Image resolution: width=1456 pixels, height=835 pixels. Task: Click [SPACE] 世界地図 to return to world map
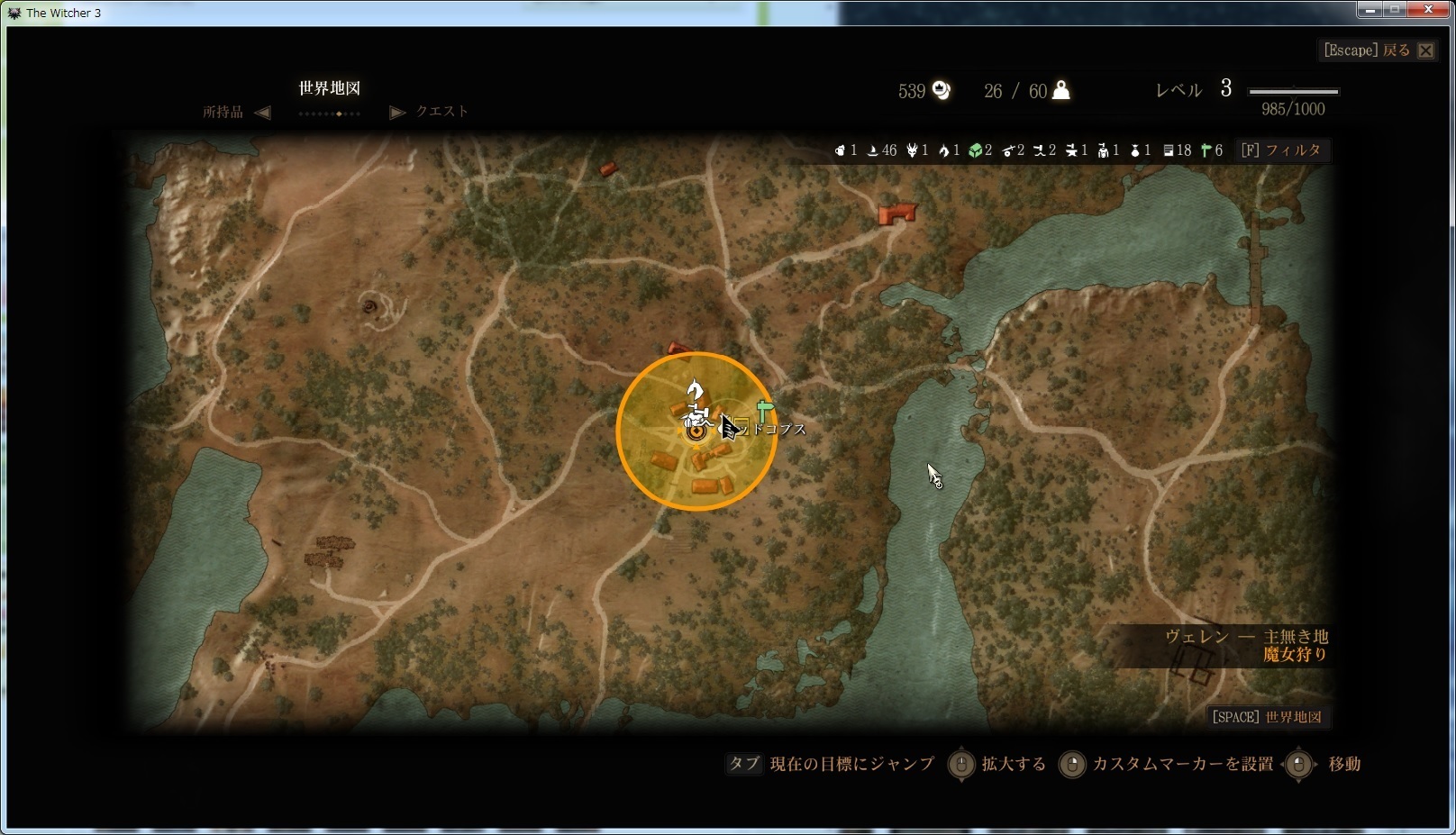tap(1269, 716)
